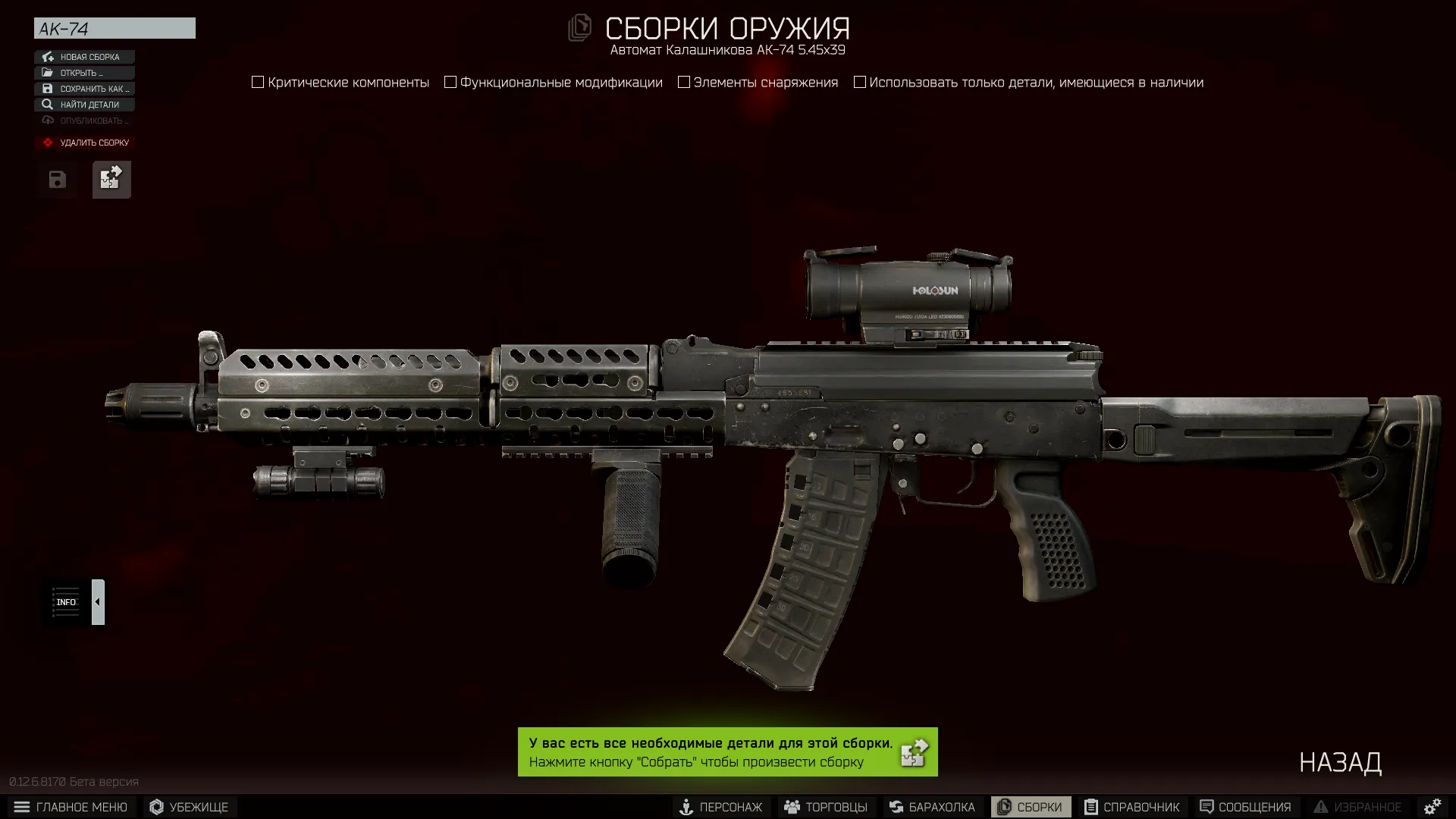Select the НОВАЯ СБОРКА weapon icon
1456x819 pixels.
(x=49, y=57)
